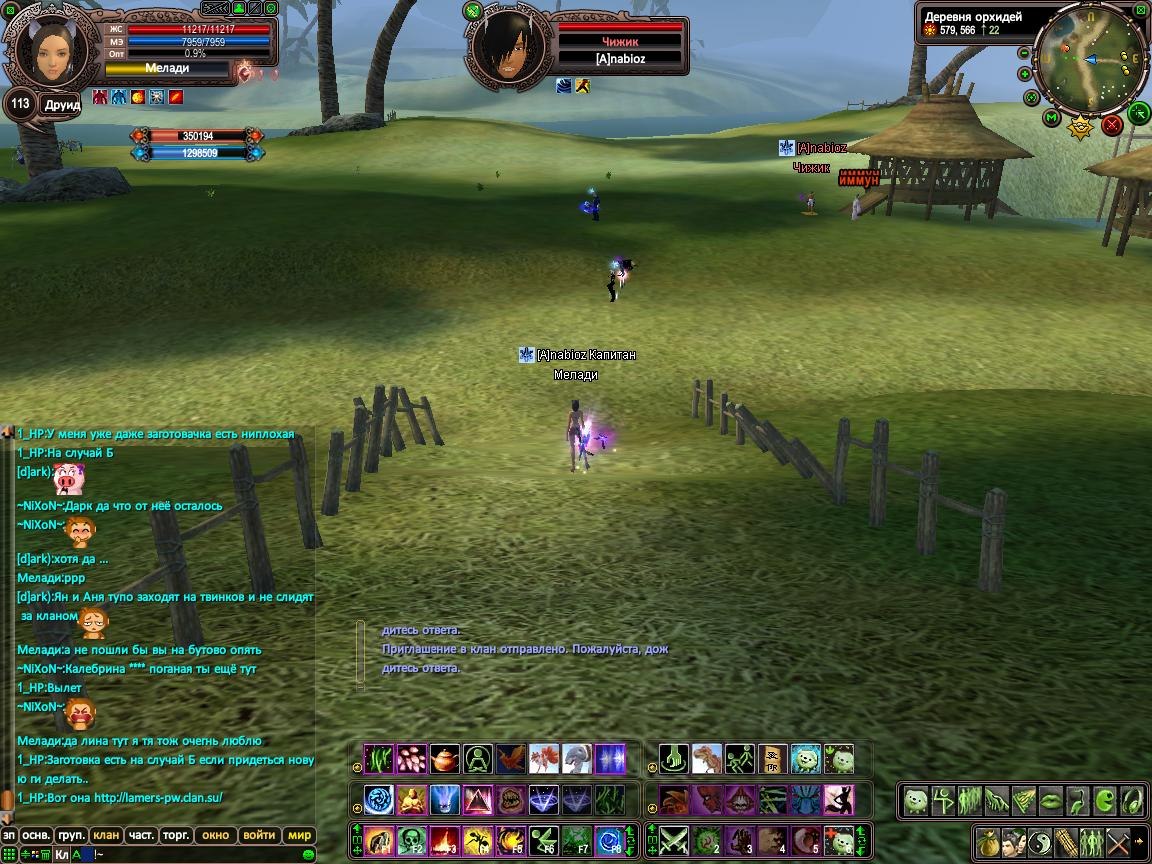Image resolution: width=1152 pixels, height=864 pixels.
Task: Open the world map with the M button
Action: pyautogui.click(x=1052, y=118)
